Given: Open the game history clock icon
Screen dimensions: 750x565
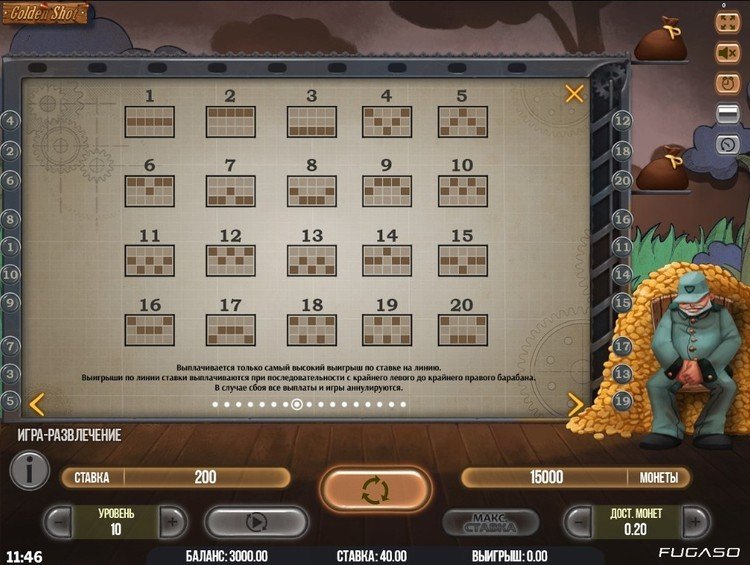Looking at the screenshot, I should (x=727, y=143).
